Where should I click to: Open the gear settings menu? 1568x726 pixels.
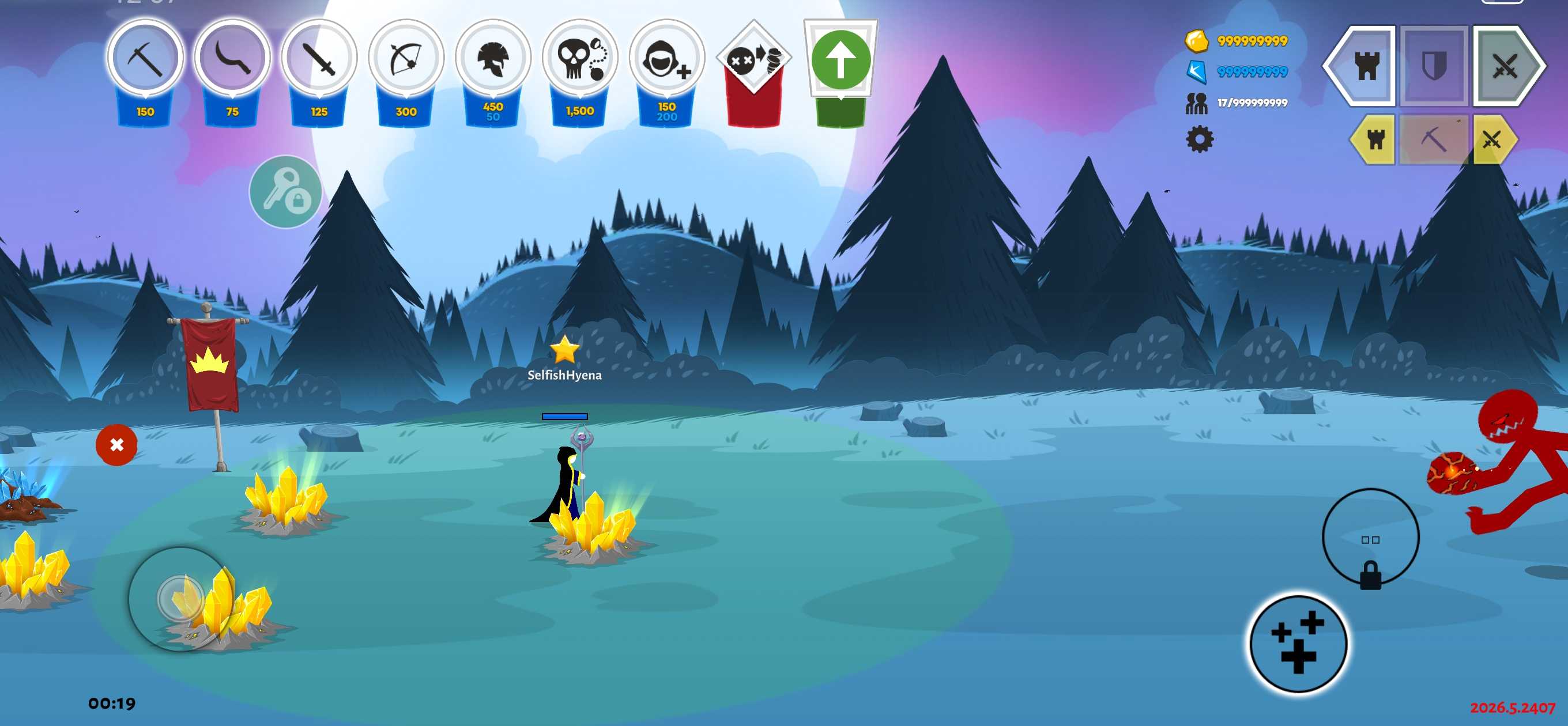click(x=1199, y=140)
